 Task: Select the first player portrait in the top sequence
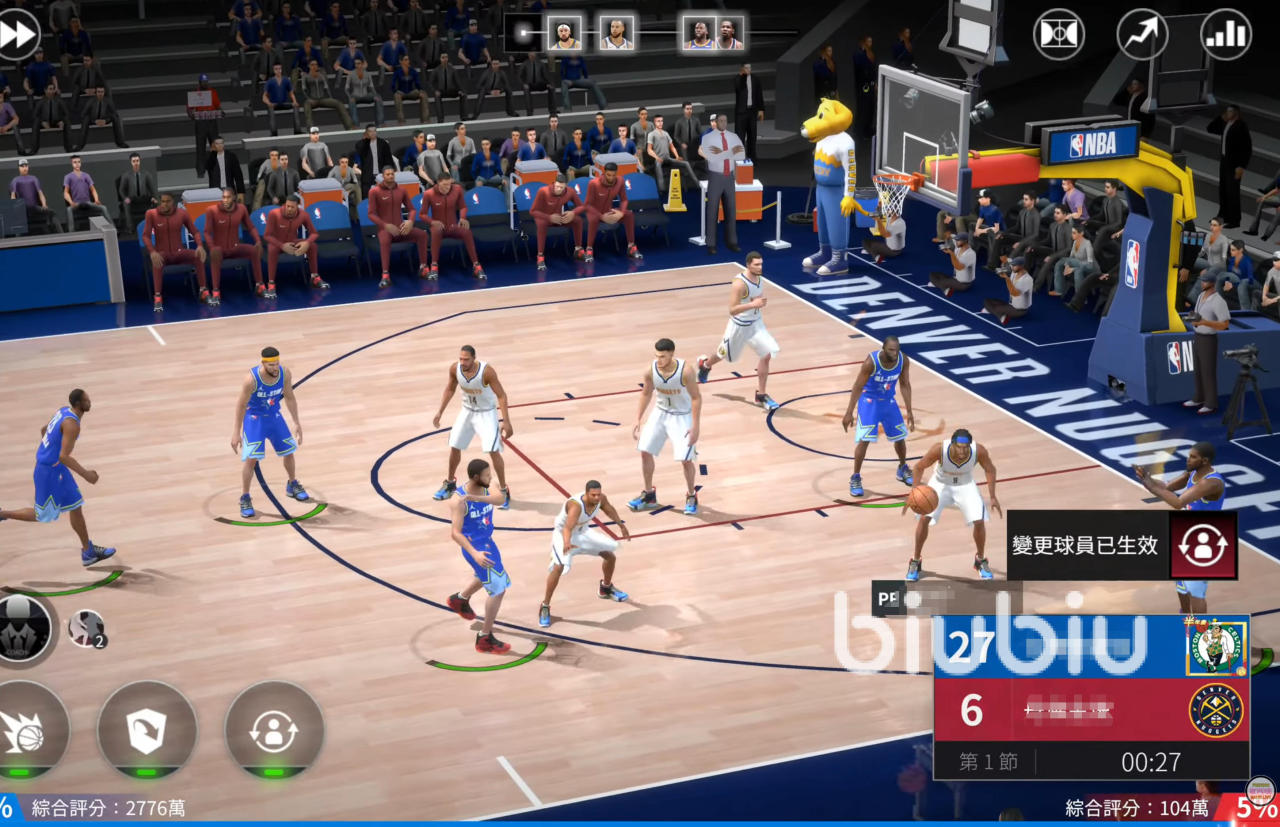click(x=564, y=34)
